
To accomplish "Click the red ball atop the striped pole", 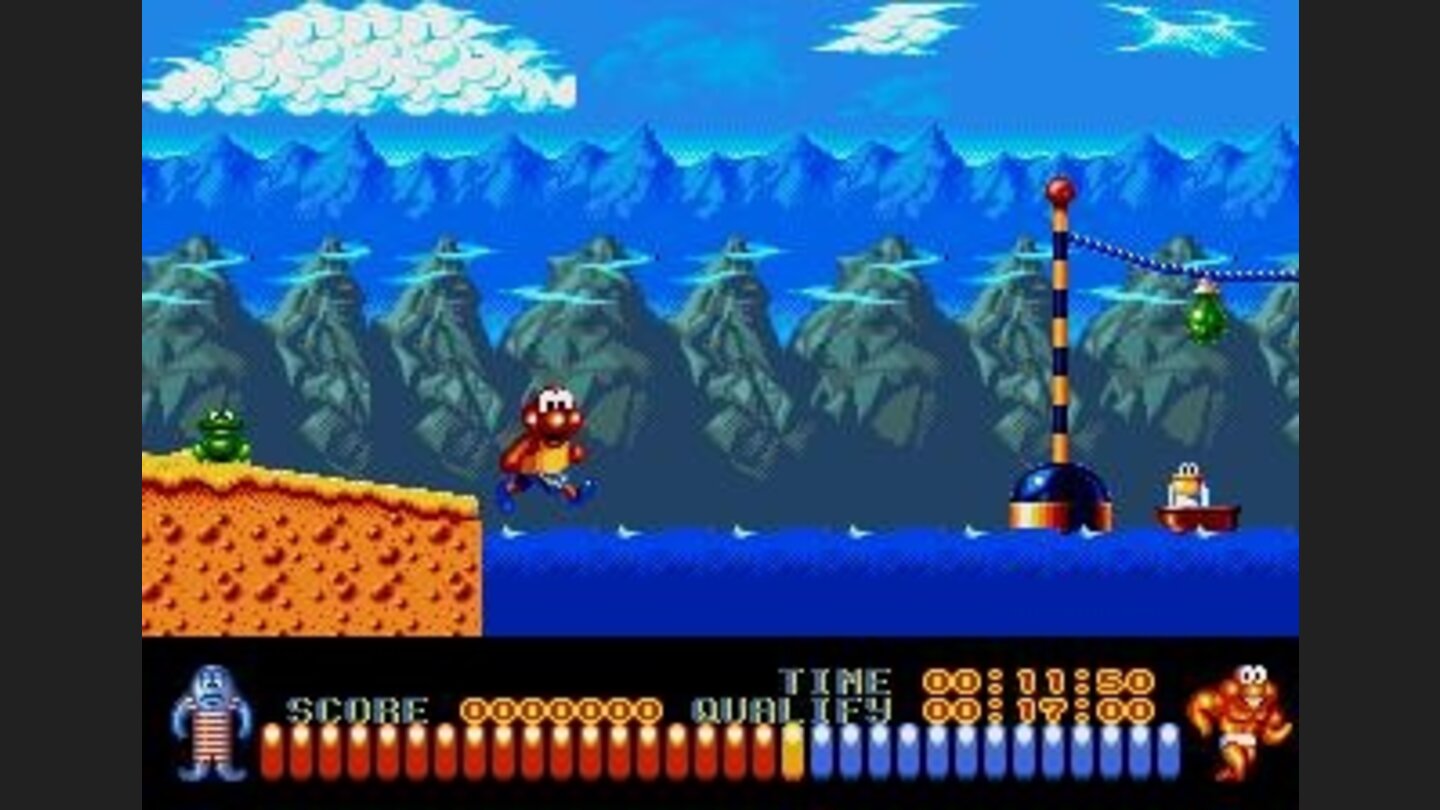I will (x=1062, y=190).
